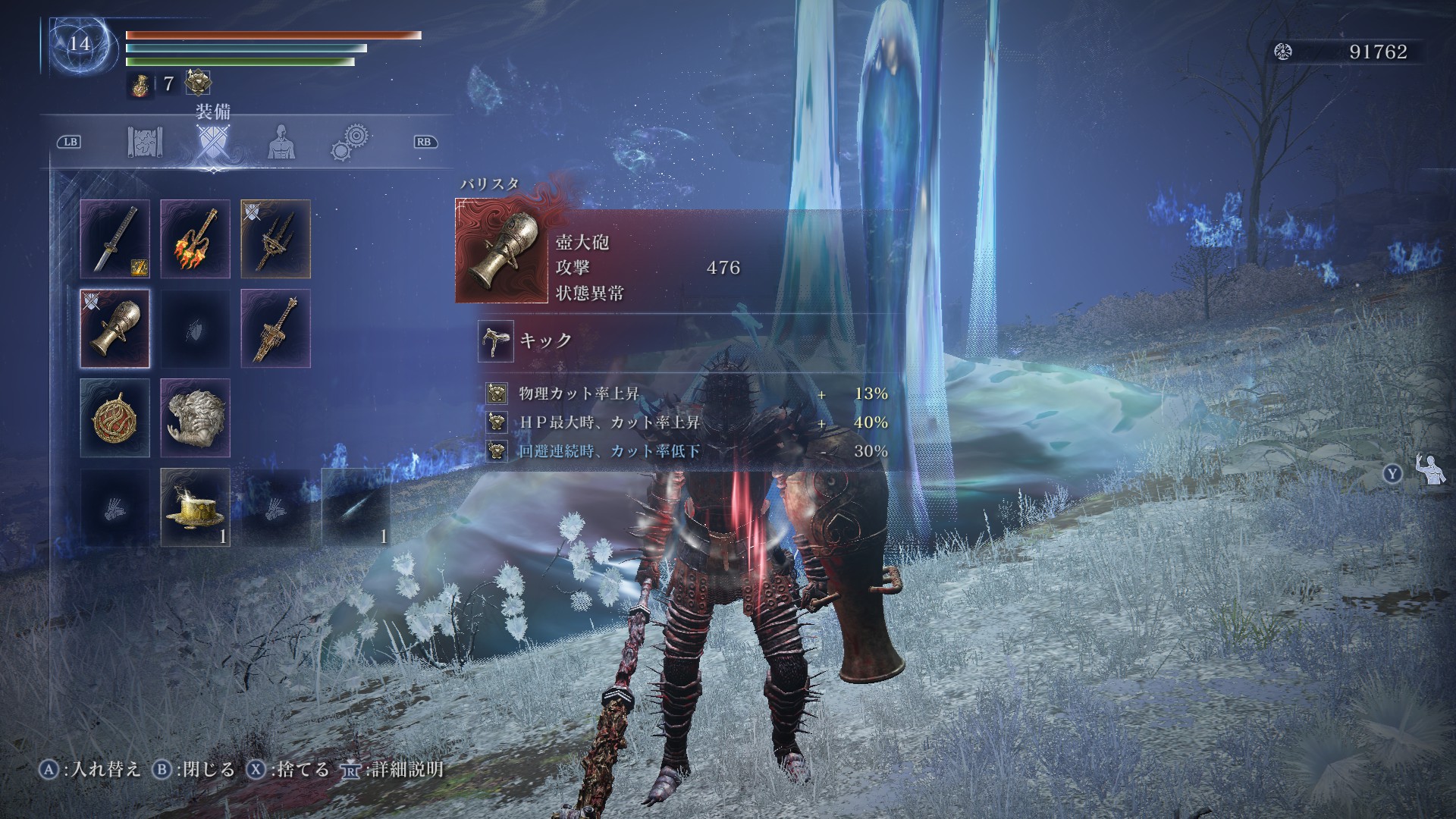Choose the golden cake consumable slot

click(x=195, y=507)
